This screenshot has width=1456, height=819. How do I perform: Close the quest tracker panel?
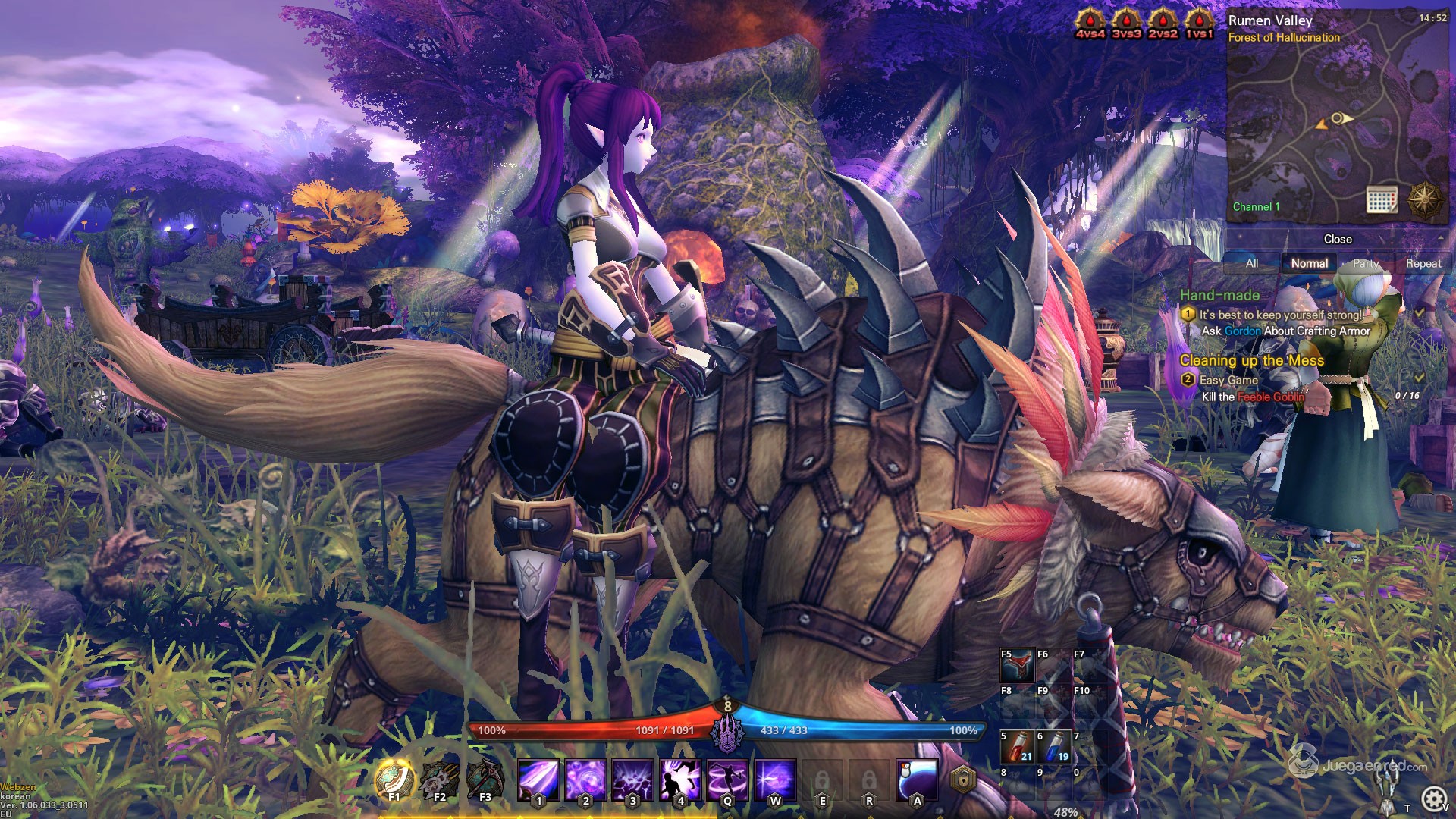click(1338, 239)
